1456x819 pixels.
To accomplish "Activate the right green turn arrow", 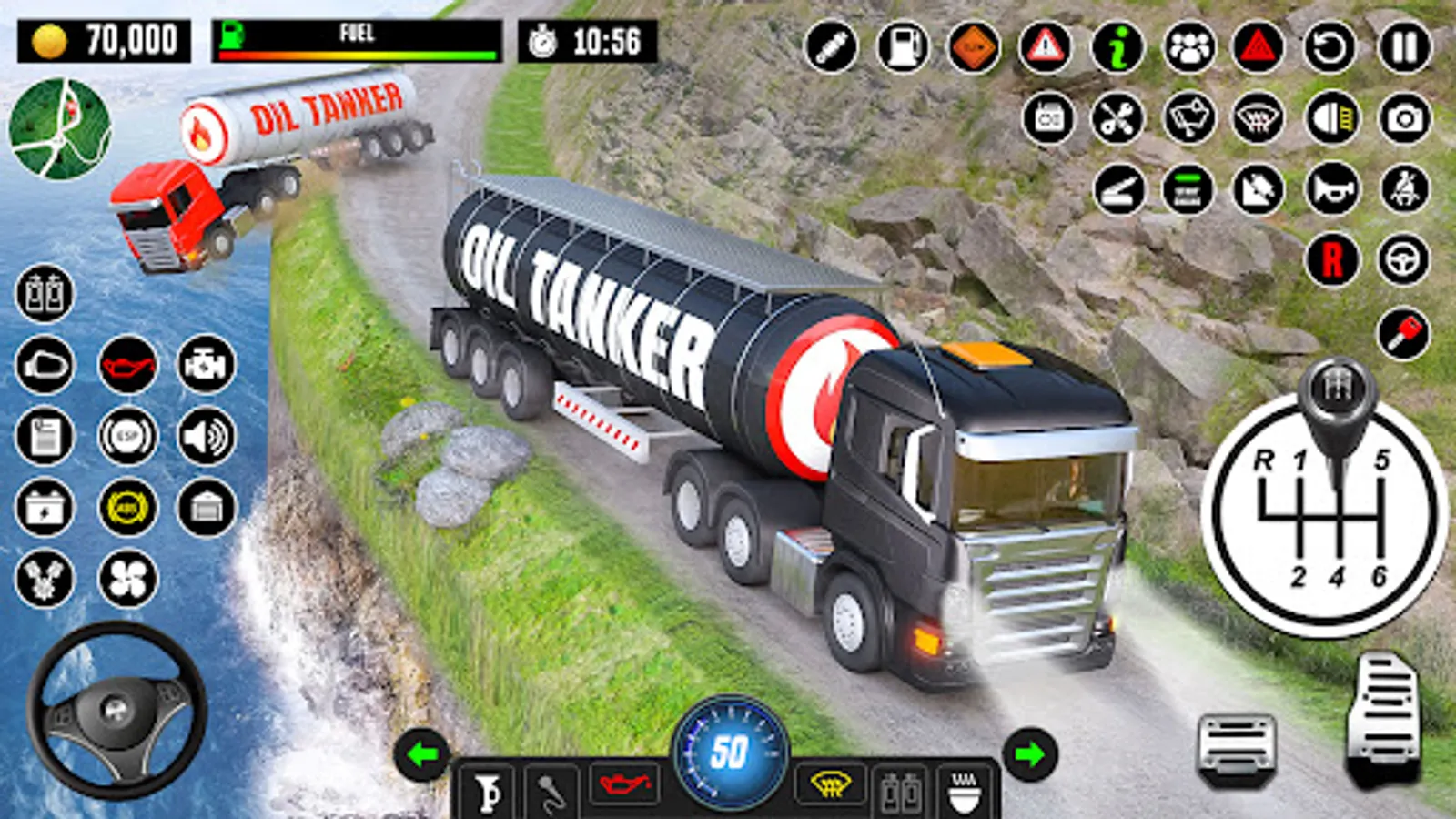I will pyautogui.click(x=1030, y=754).
